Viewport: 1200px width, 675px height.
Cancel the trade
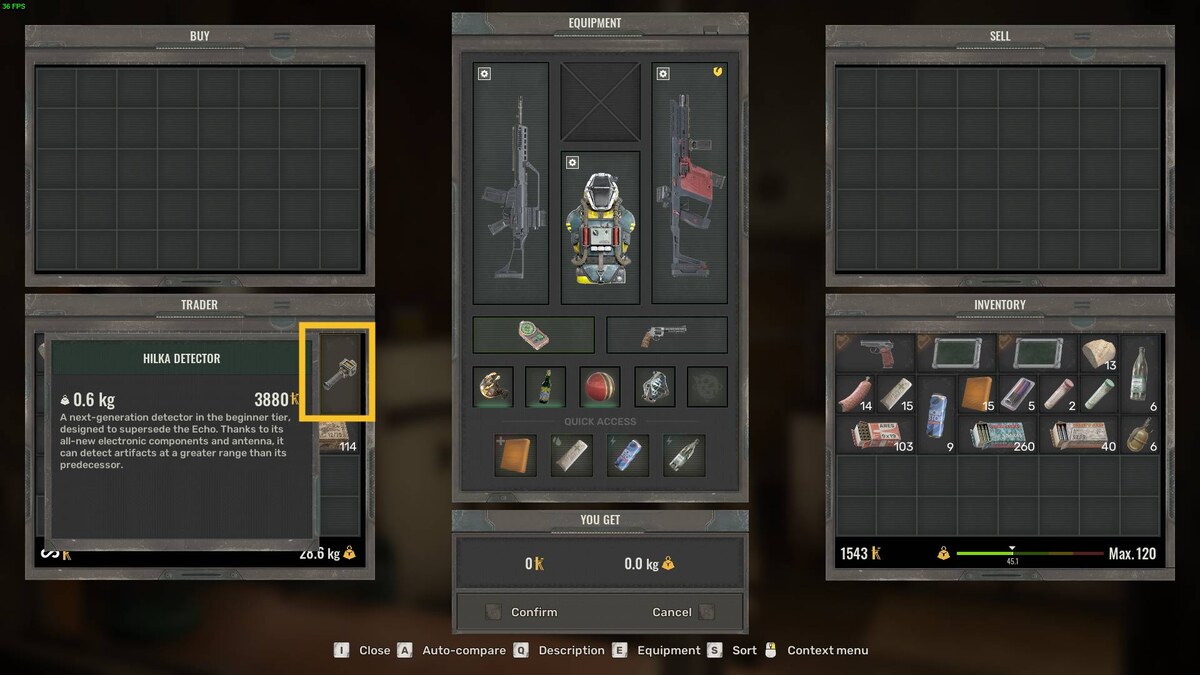[x=672, y=612]
